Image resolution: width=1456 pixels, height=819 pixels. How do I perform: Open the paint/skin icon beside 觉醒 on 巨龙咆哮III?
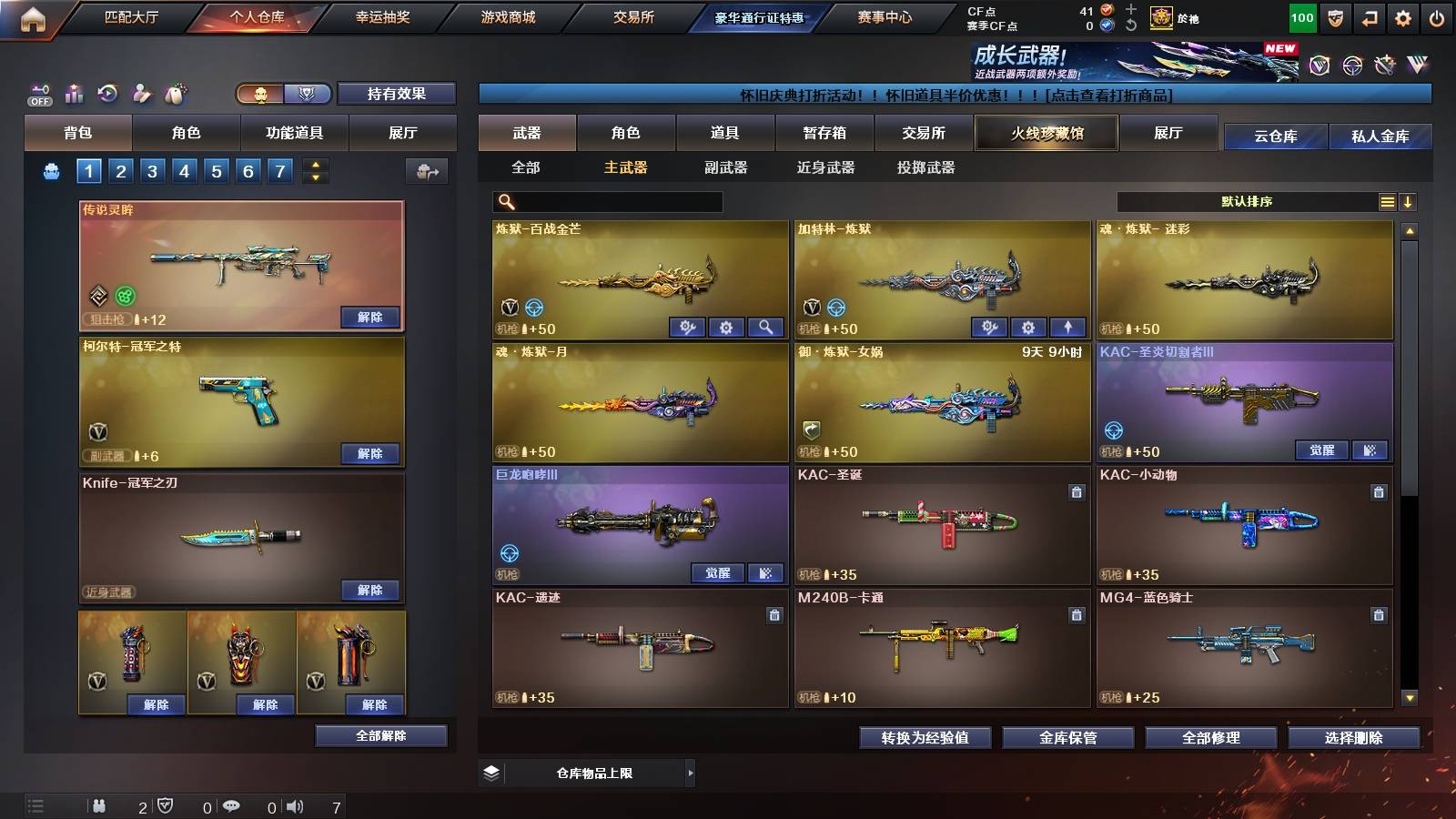[x=764, y=573]
